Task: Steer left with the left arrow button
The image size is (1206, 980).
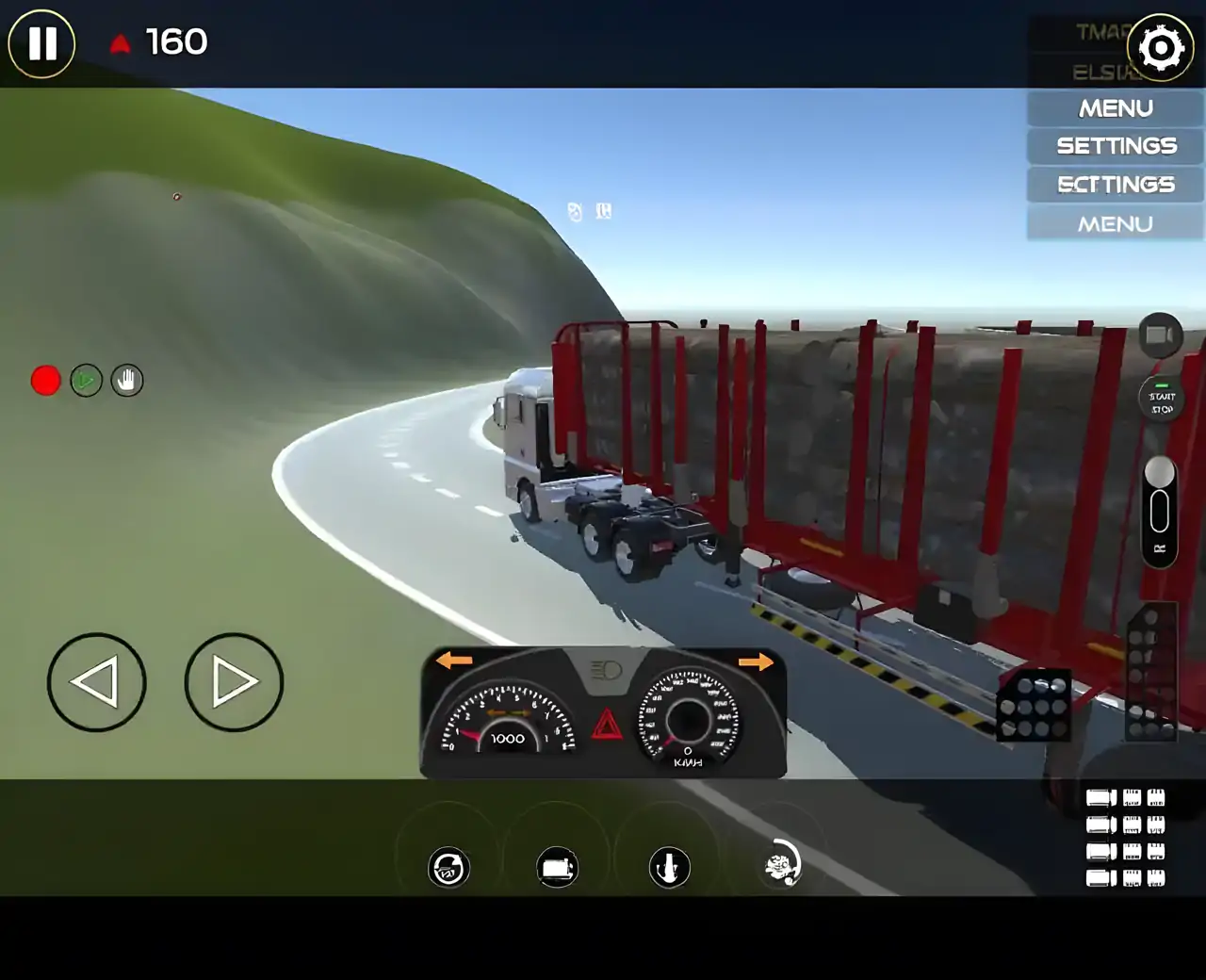Action: [96, 682]
